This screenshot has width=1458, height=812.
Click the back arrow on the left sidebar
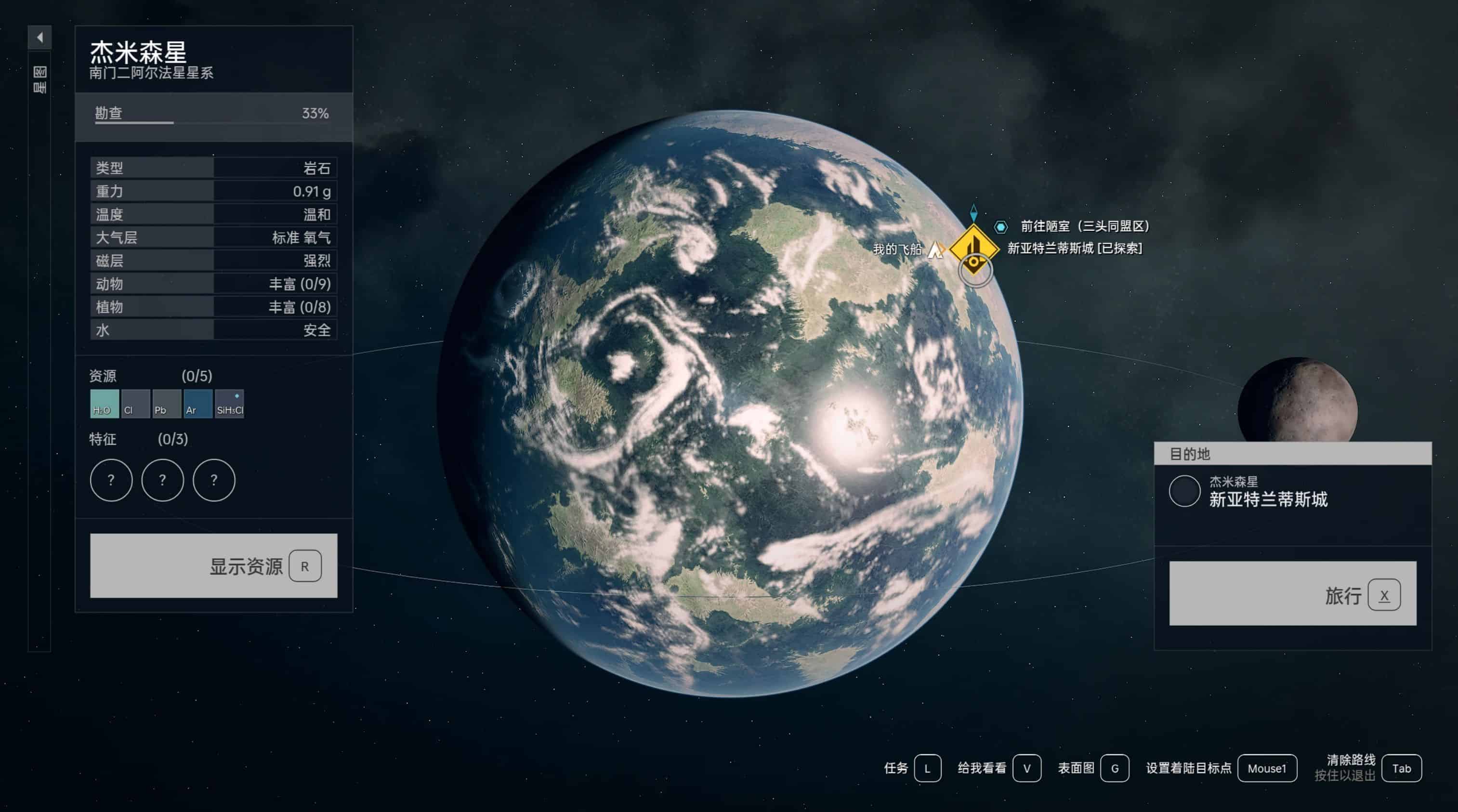(x=39, y=38)
